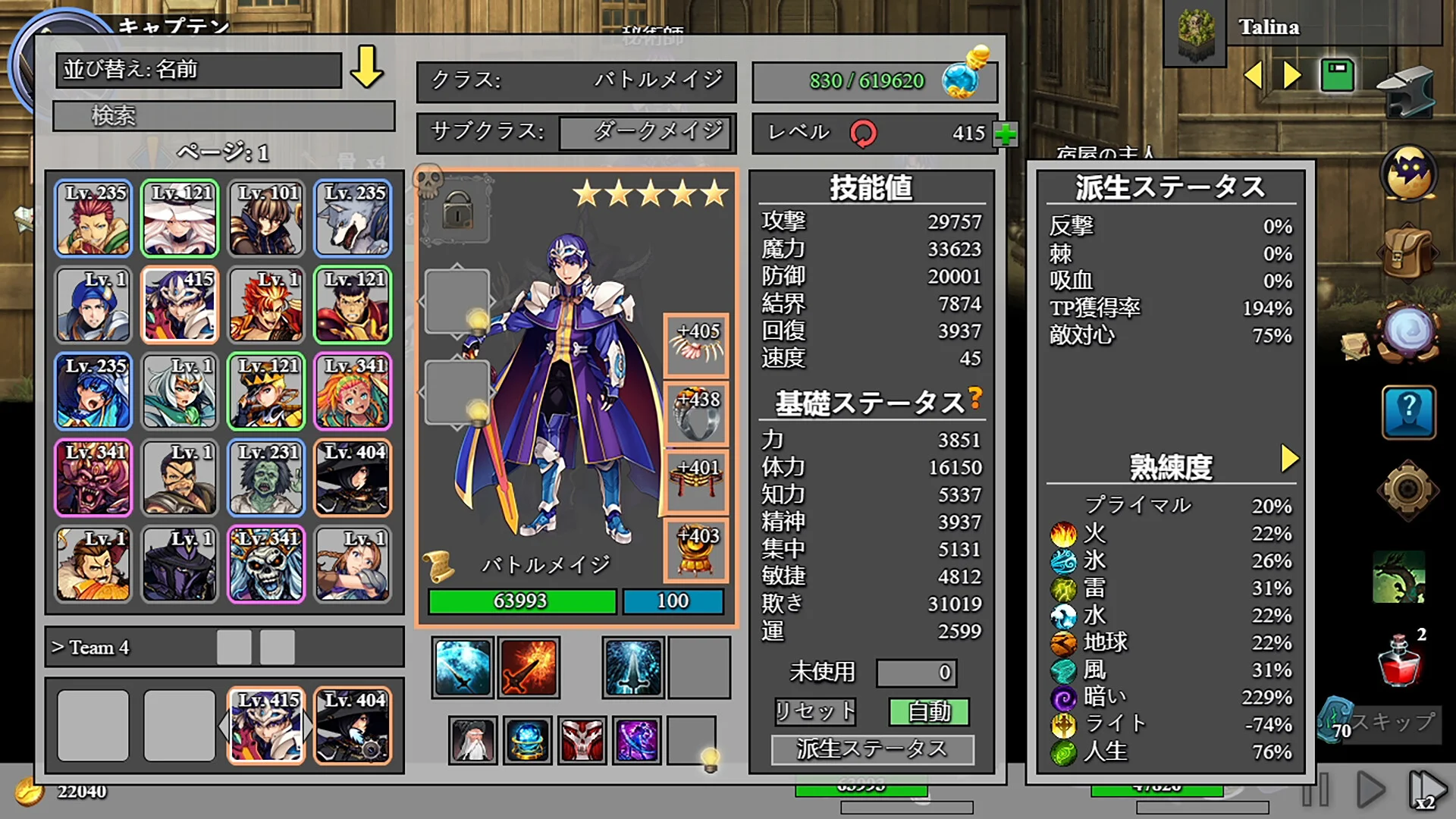Select the flaming sword skill icon
The width and height of the screenshot is (1456, 819).
[x=529, y=667]
